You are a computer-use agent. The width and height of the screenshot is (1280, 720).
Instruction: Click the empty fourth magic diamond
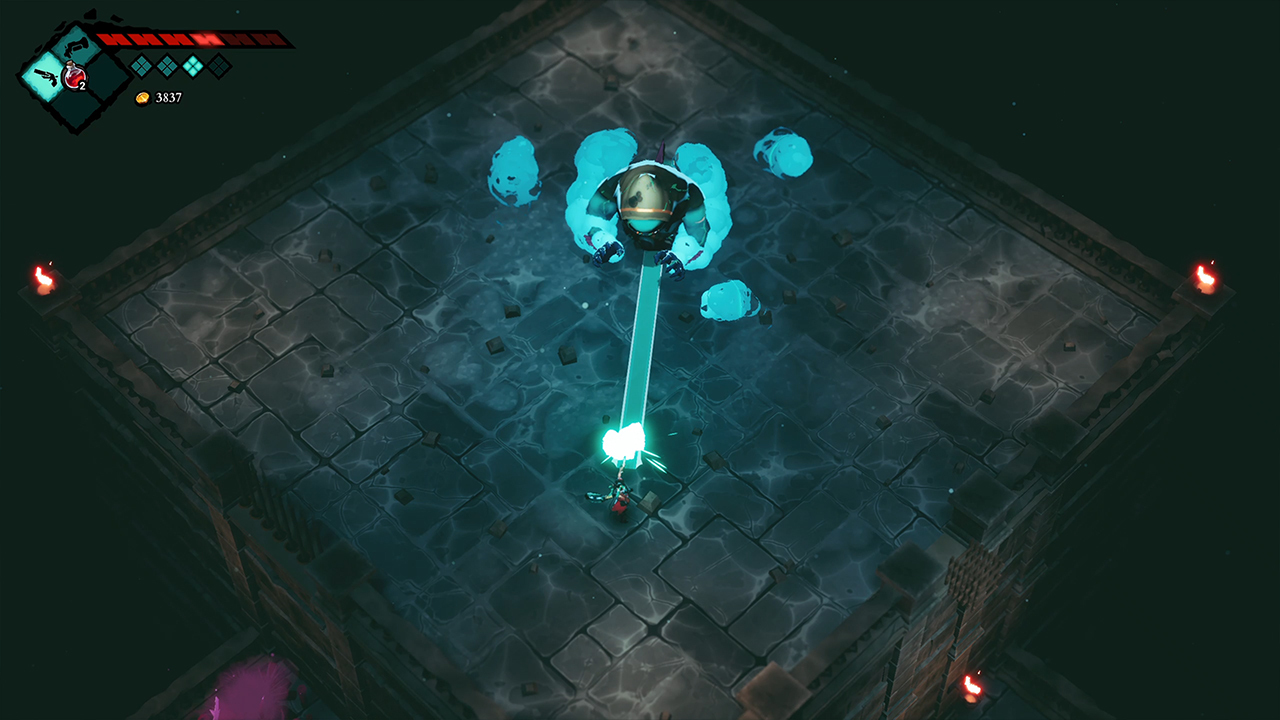pos(219,66)
